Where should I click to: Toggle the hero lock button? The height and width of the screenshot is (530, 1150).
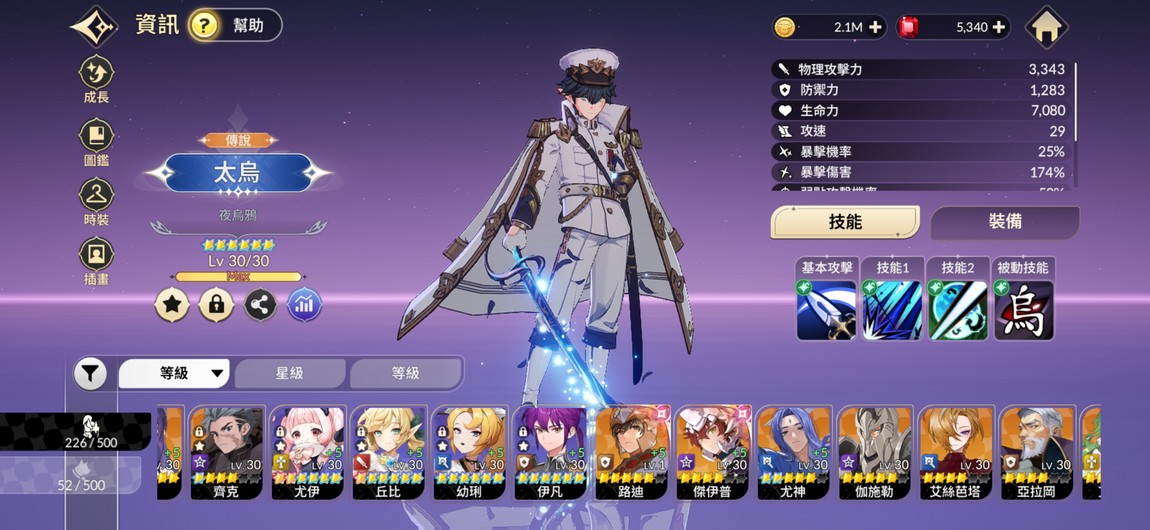click(216, 305)
